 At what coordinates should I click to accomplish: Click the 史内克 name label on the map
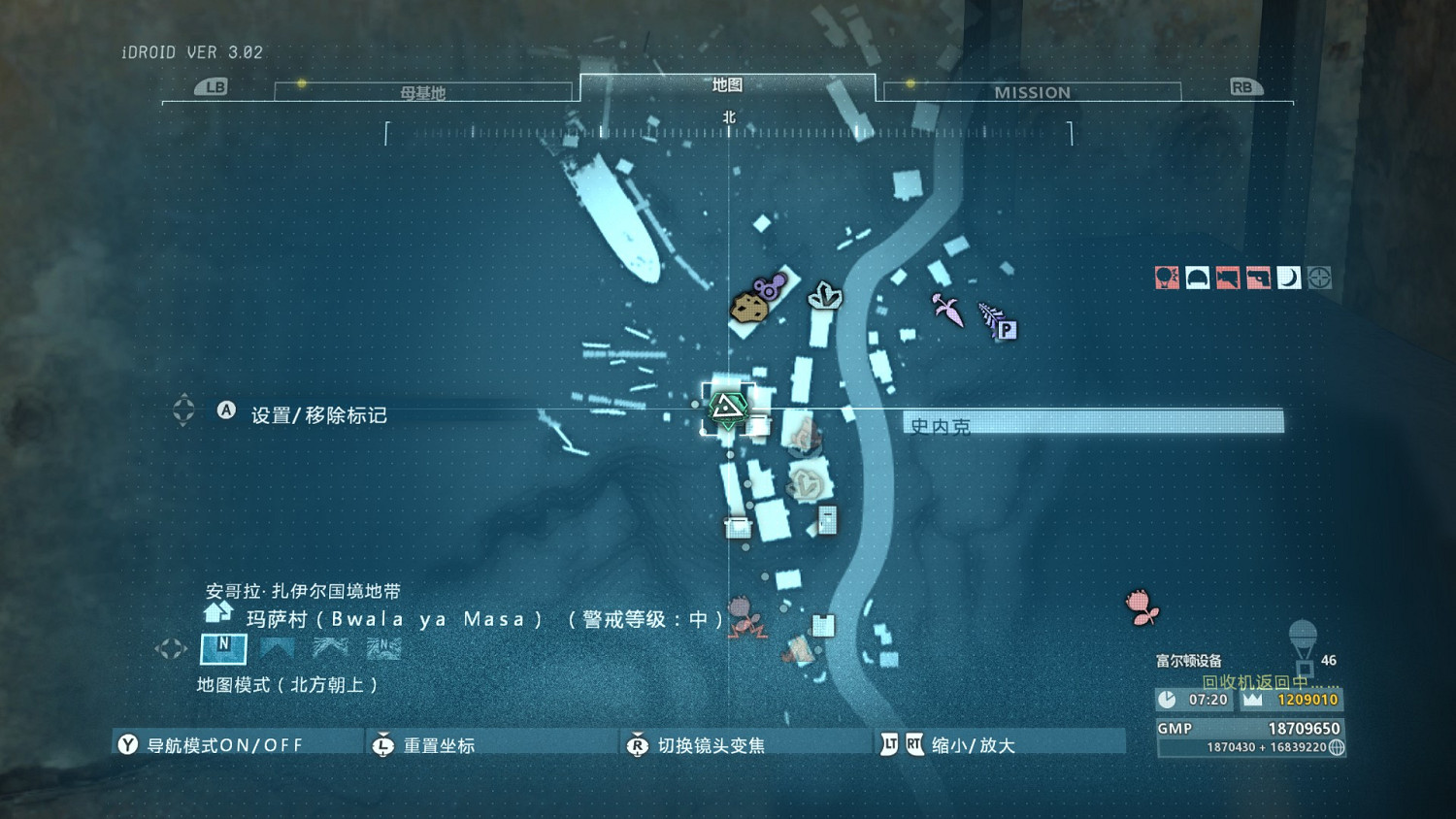[x=940, y=423]
